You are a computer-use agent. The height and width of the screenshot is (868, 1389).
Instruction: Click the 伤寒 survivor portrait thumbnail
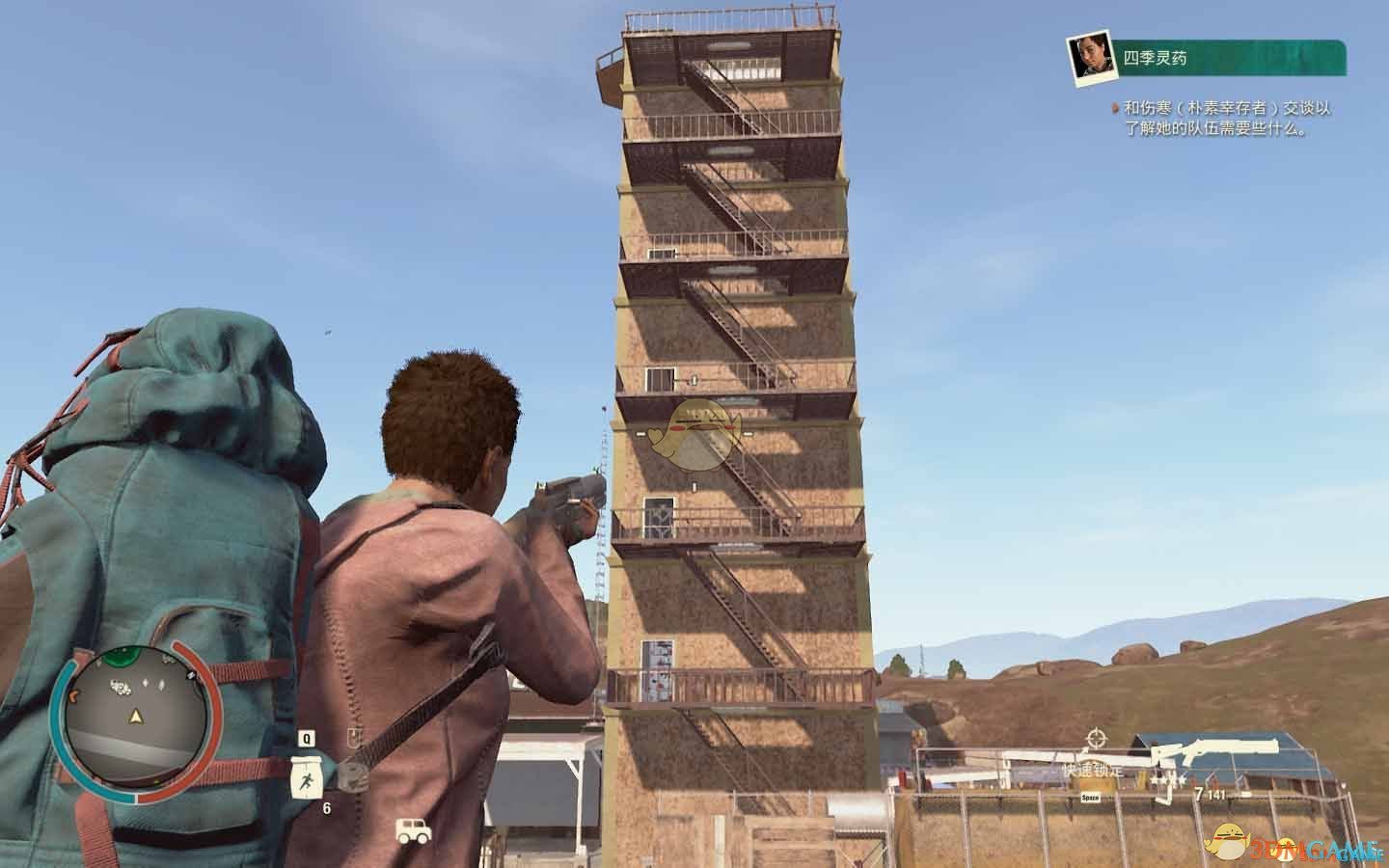[x=1089, y=57]
